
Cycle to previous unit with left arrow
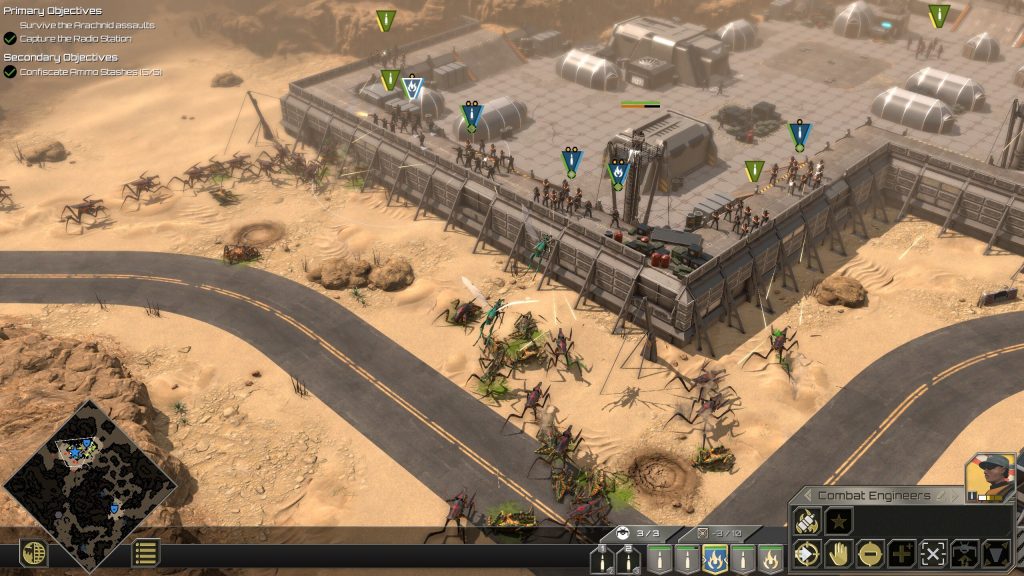point(807,495)
